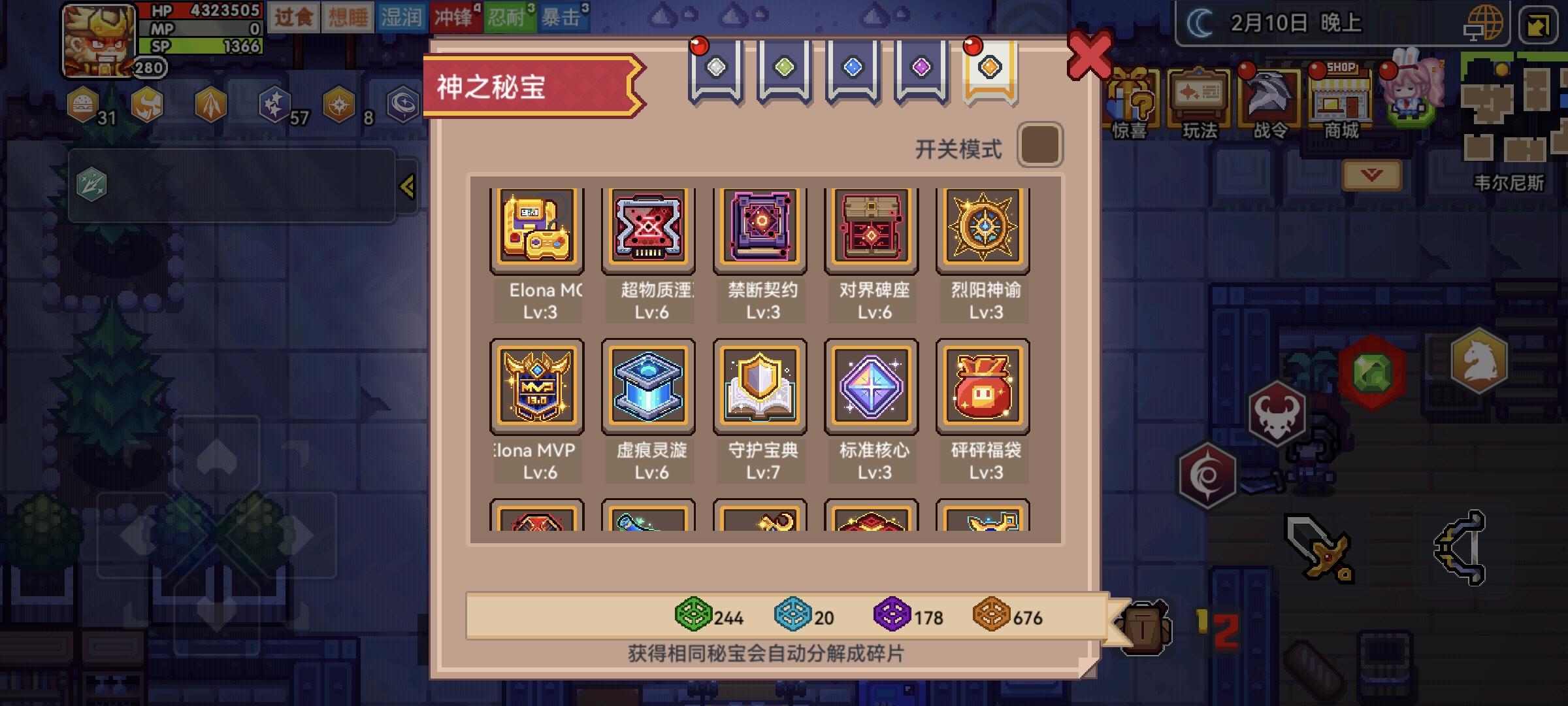Toggle the 开关模式 checkbox

[x=1040, y=144]
